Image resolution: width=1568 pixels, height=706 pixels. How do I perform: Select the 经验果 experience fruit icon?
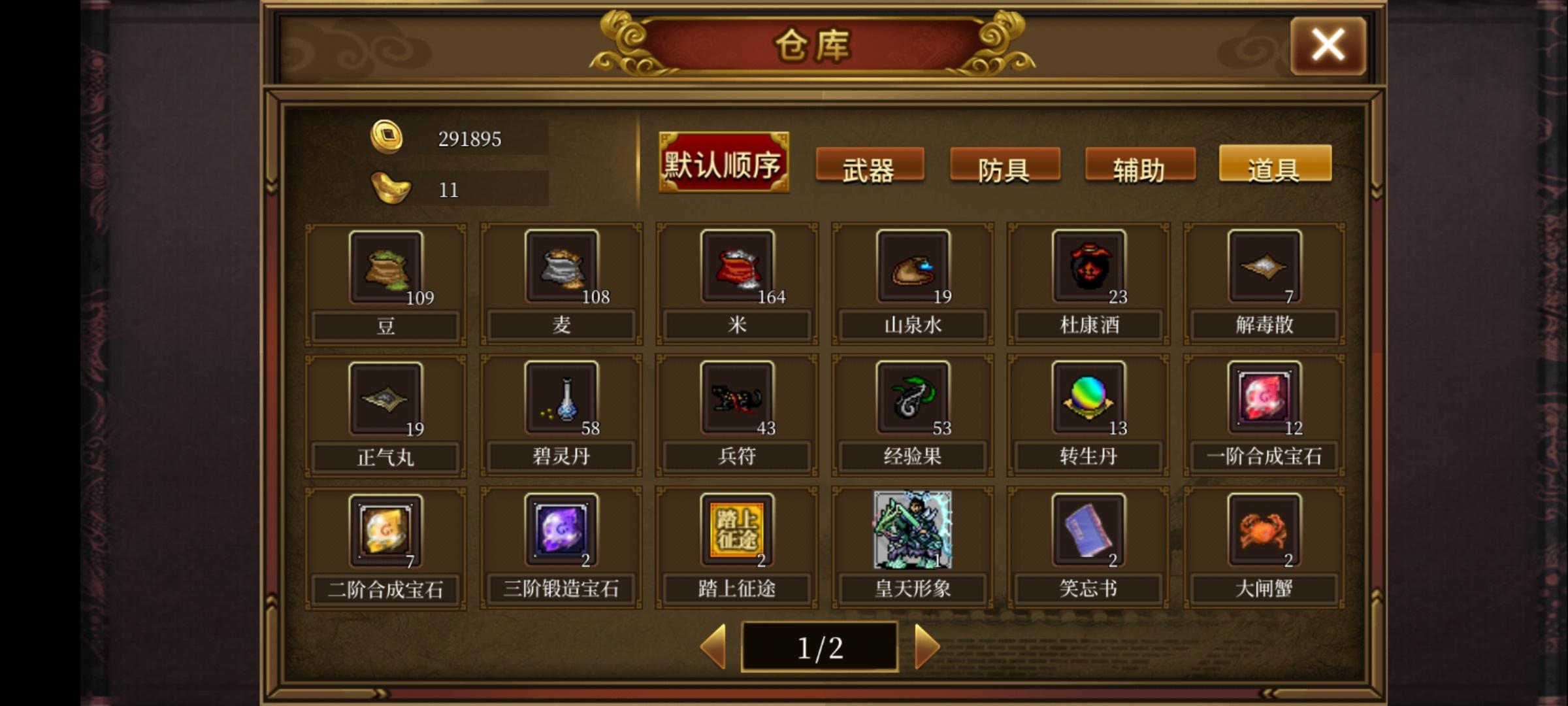click(x=911, y=399)
